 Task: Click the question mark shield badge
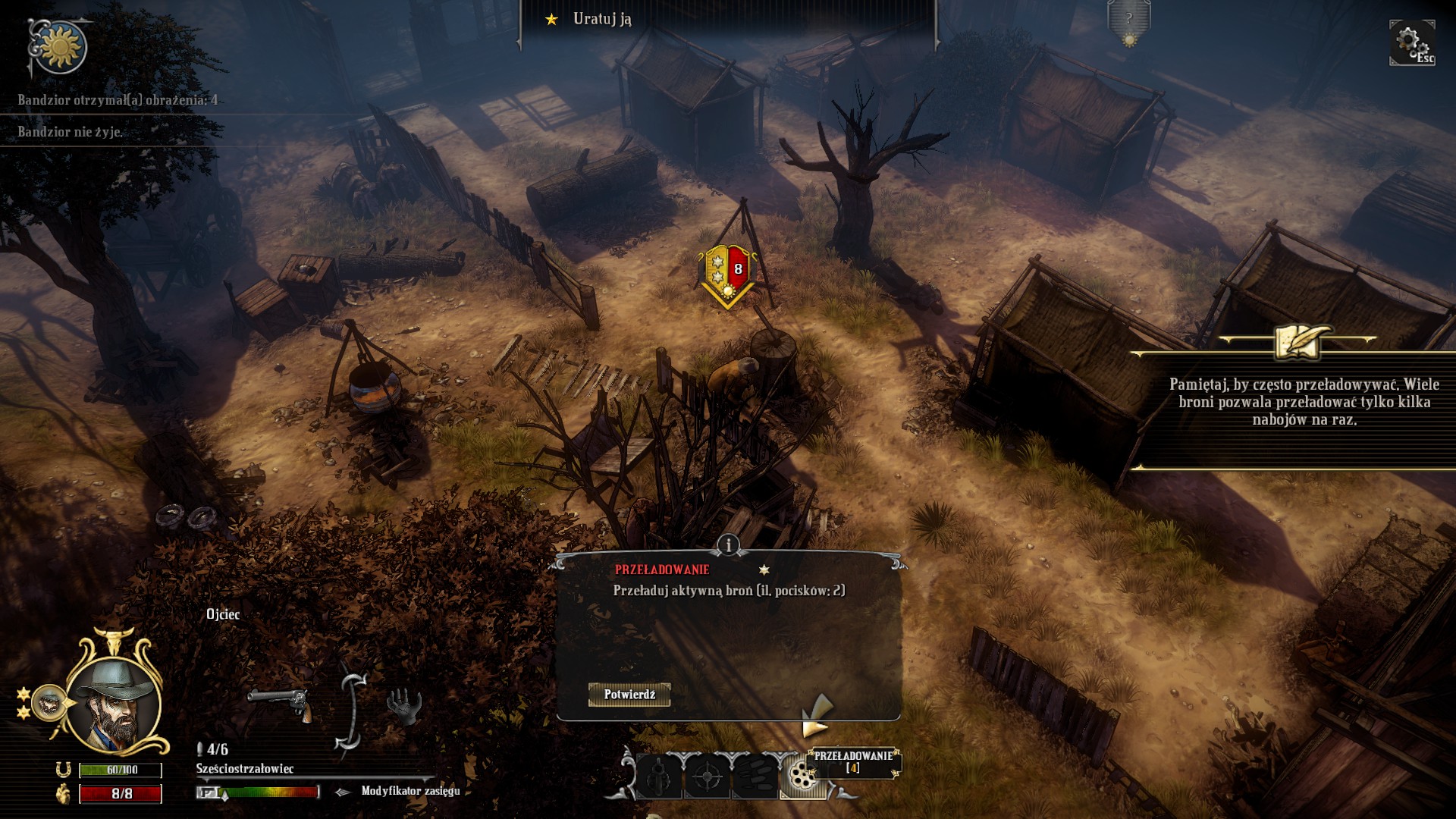click(1128, 23)
